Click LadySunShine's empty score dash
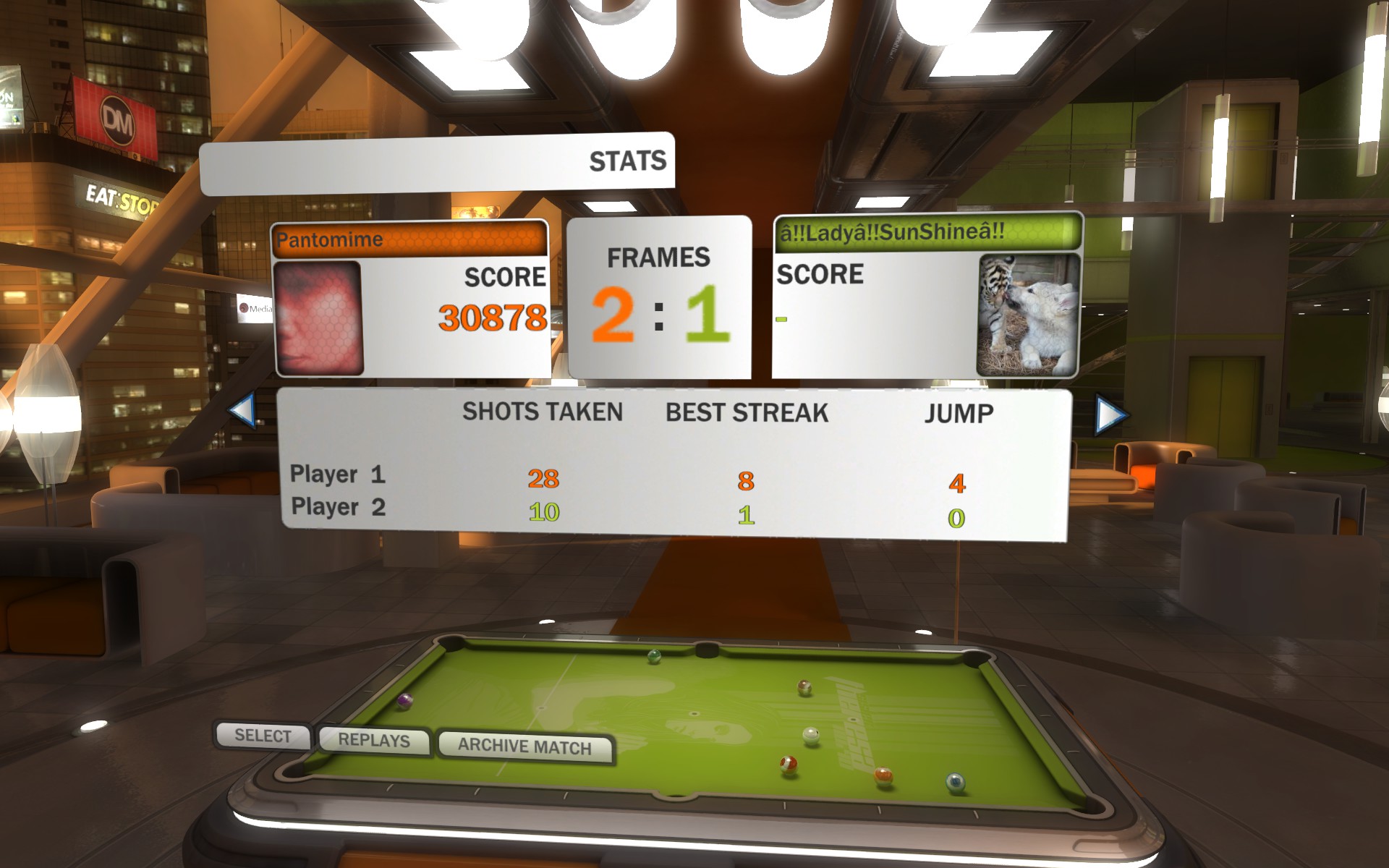The height and width of the screenshot is (868, 1389). (x=782, y=318)
